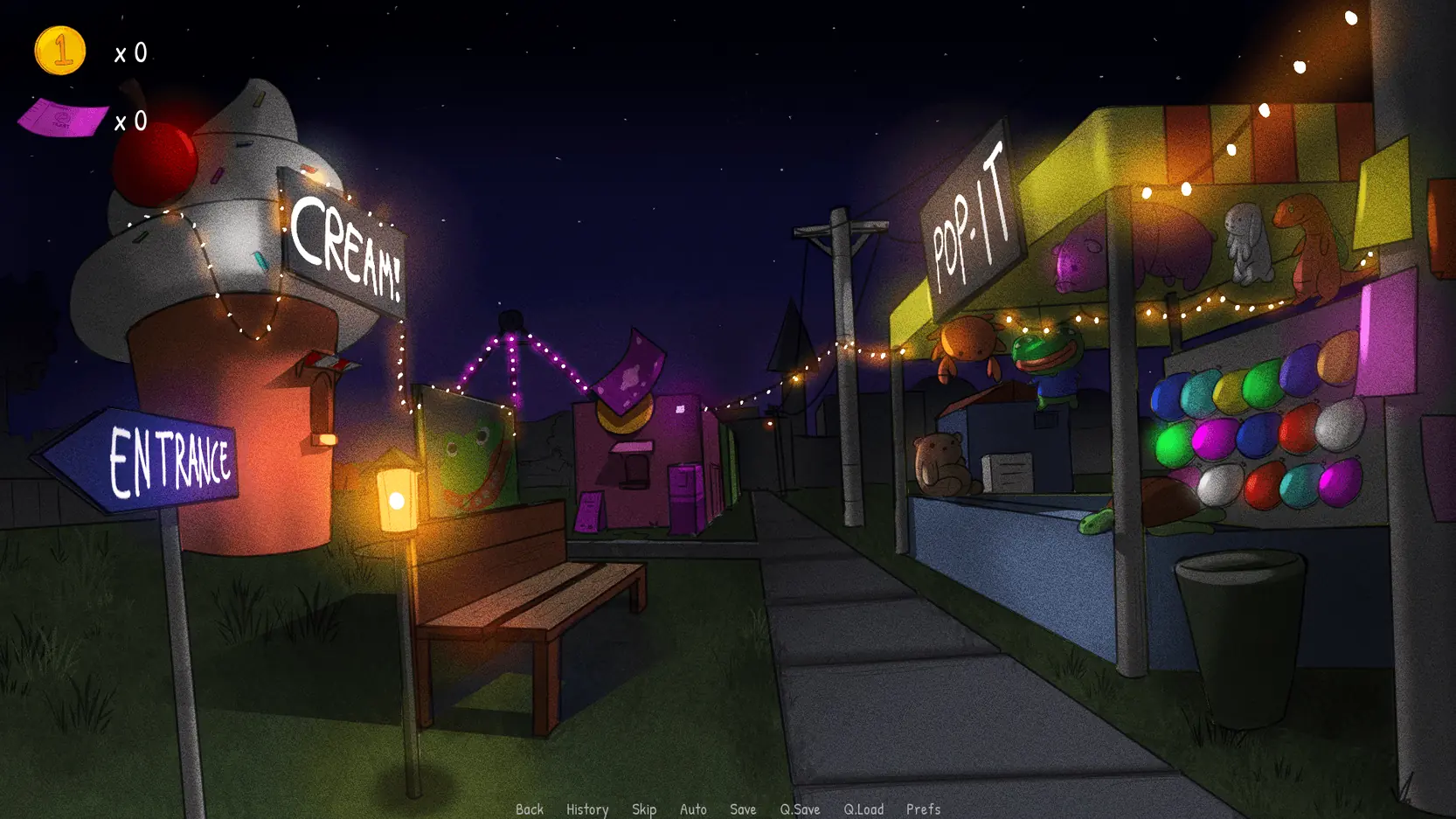The width and height of the screenshot is (1456, 819).
Task: Toggle Auto advance mode
Action: point(693,809)
